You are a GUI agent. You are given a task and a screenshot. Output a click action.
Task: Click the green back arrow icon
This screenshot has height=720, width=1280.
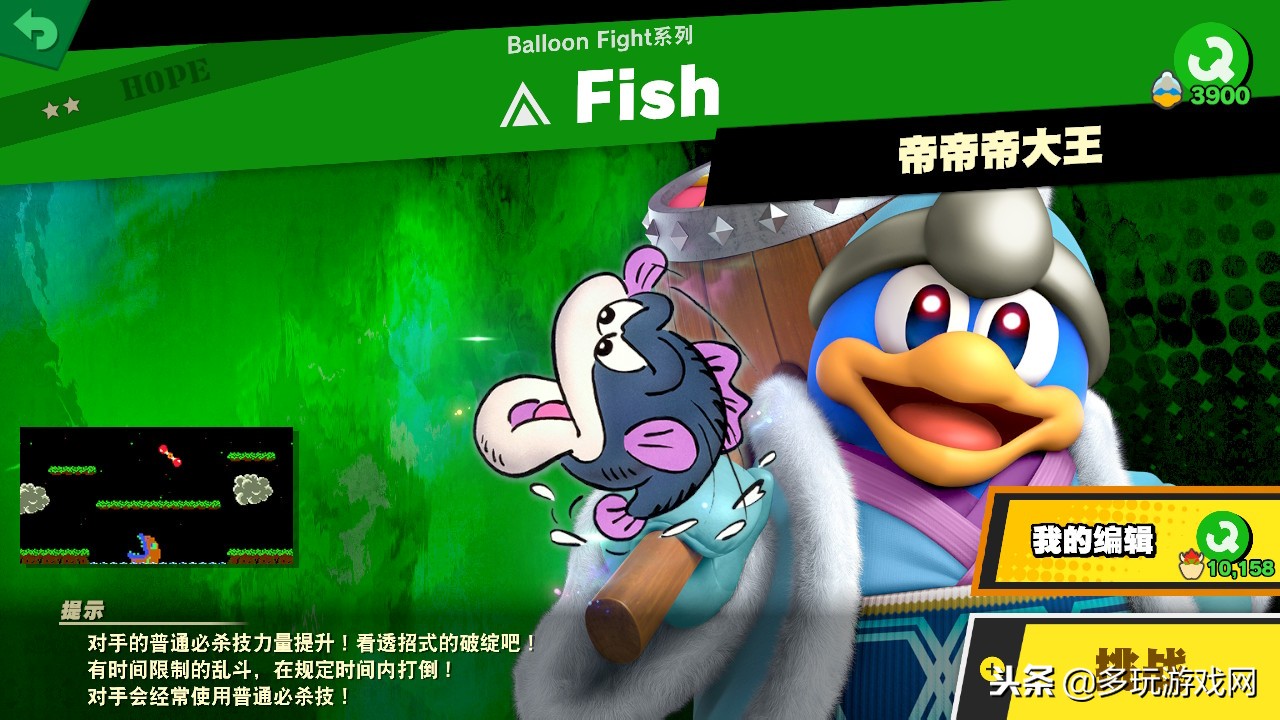coord(38,30)
